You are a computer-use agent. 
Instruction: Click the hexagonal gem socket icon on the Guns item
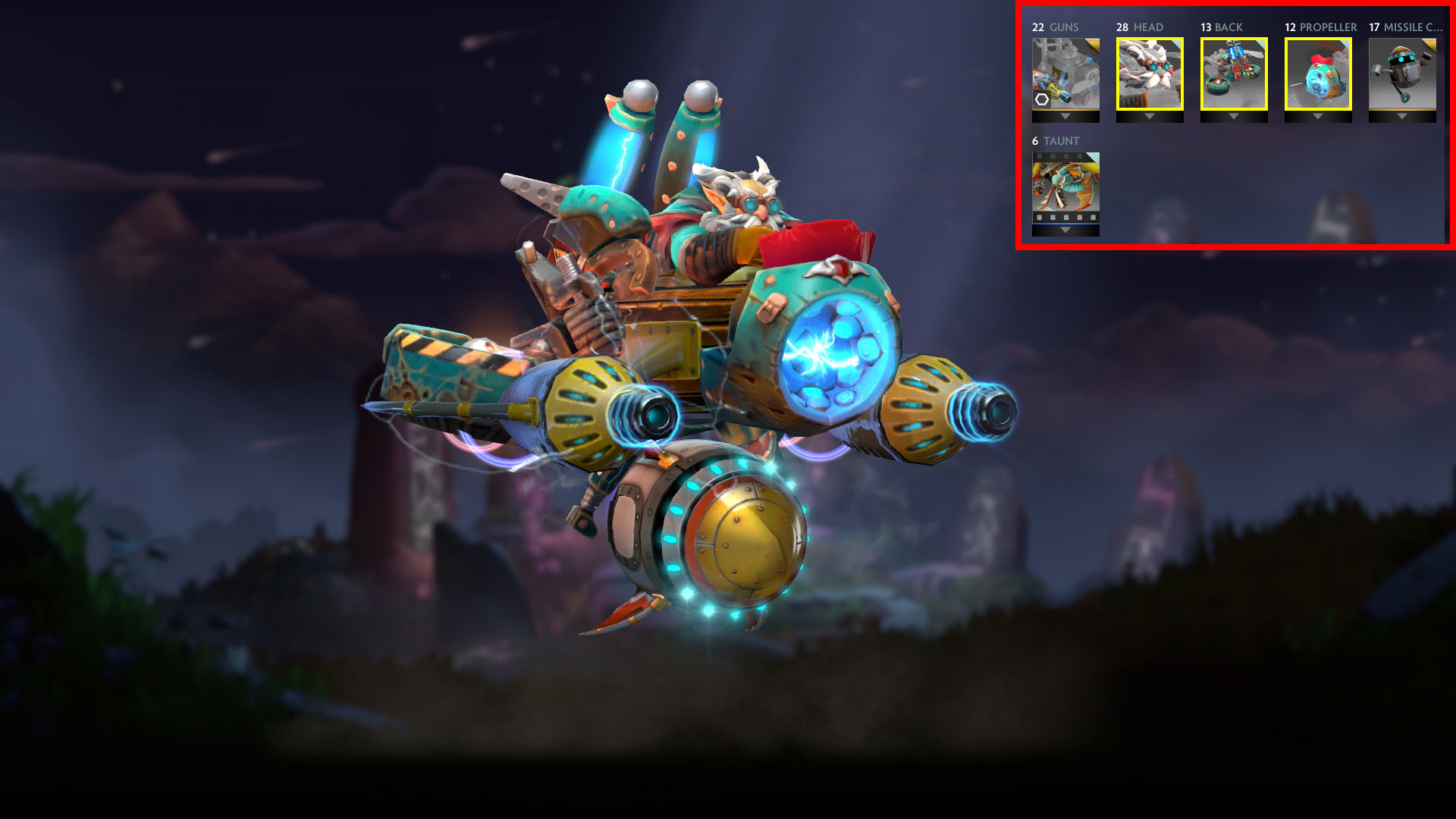click(x=1040, y=99)
